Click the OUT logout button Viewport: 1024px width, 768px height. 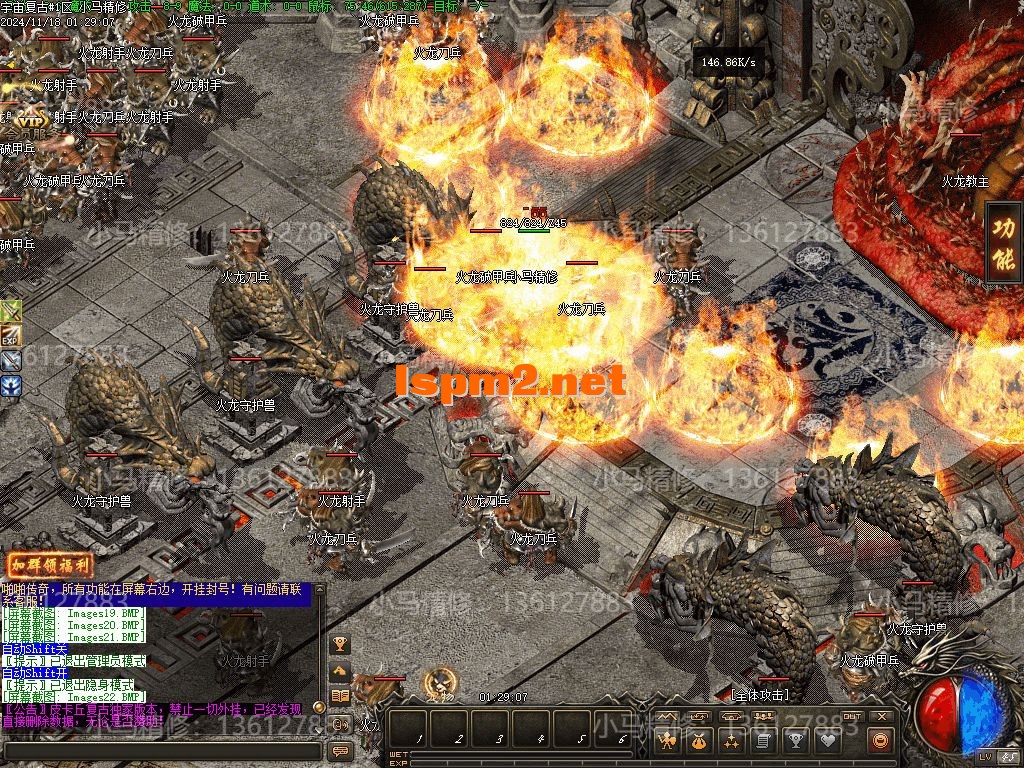coord(851,716)
